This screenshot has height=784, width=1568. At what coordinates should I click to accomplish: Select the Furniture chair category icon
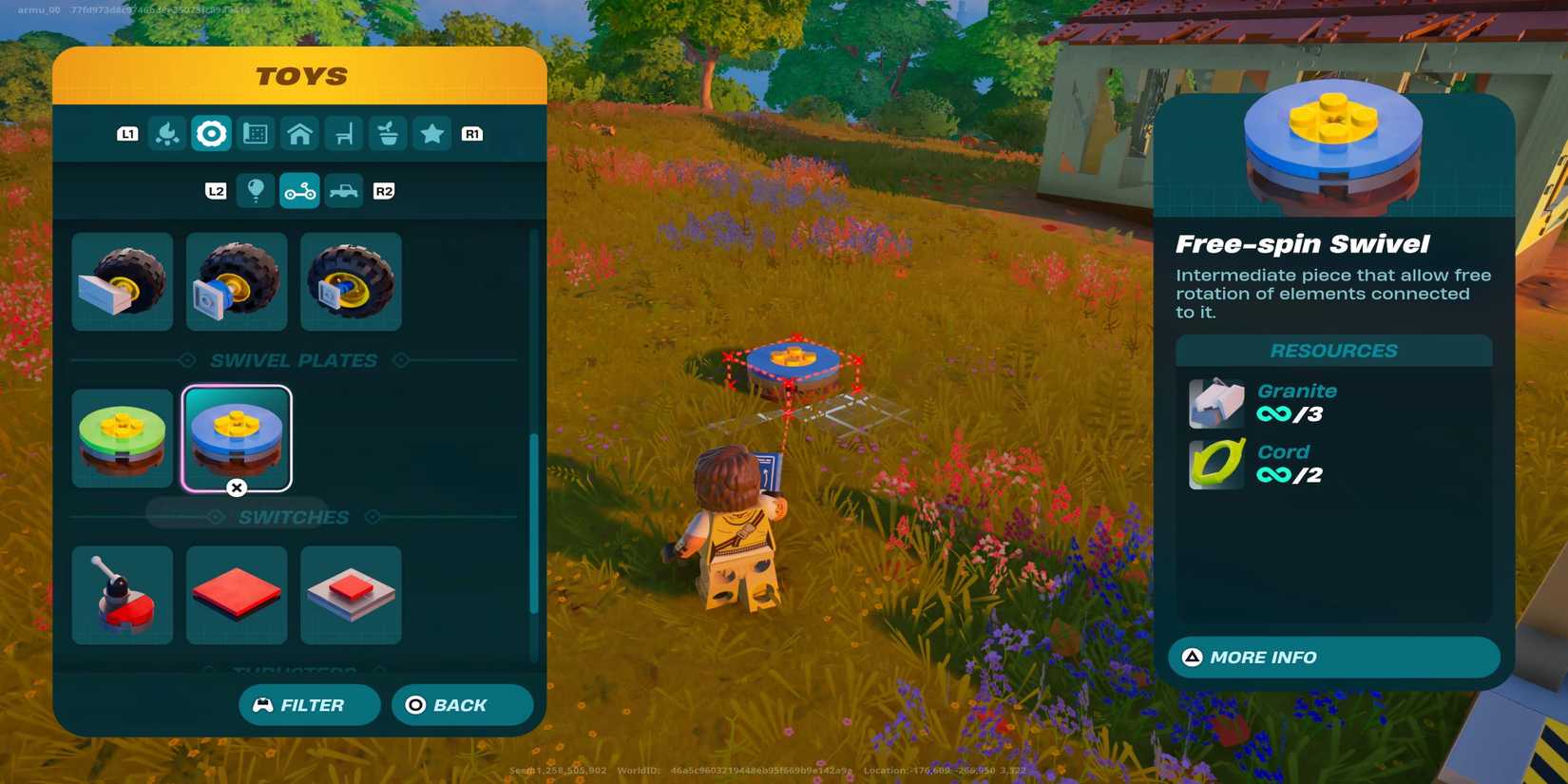click(x=343, y=133)
